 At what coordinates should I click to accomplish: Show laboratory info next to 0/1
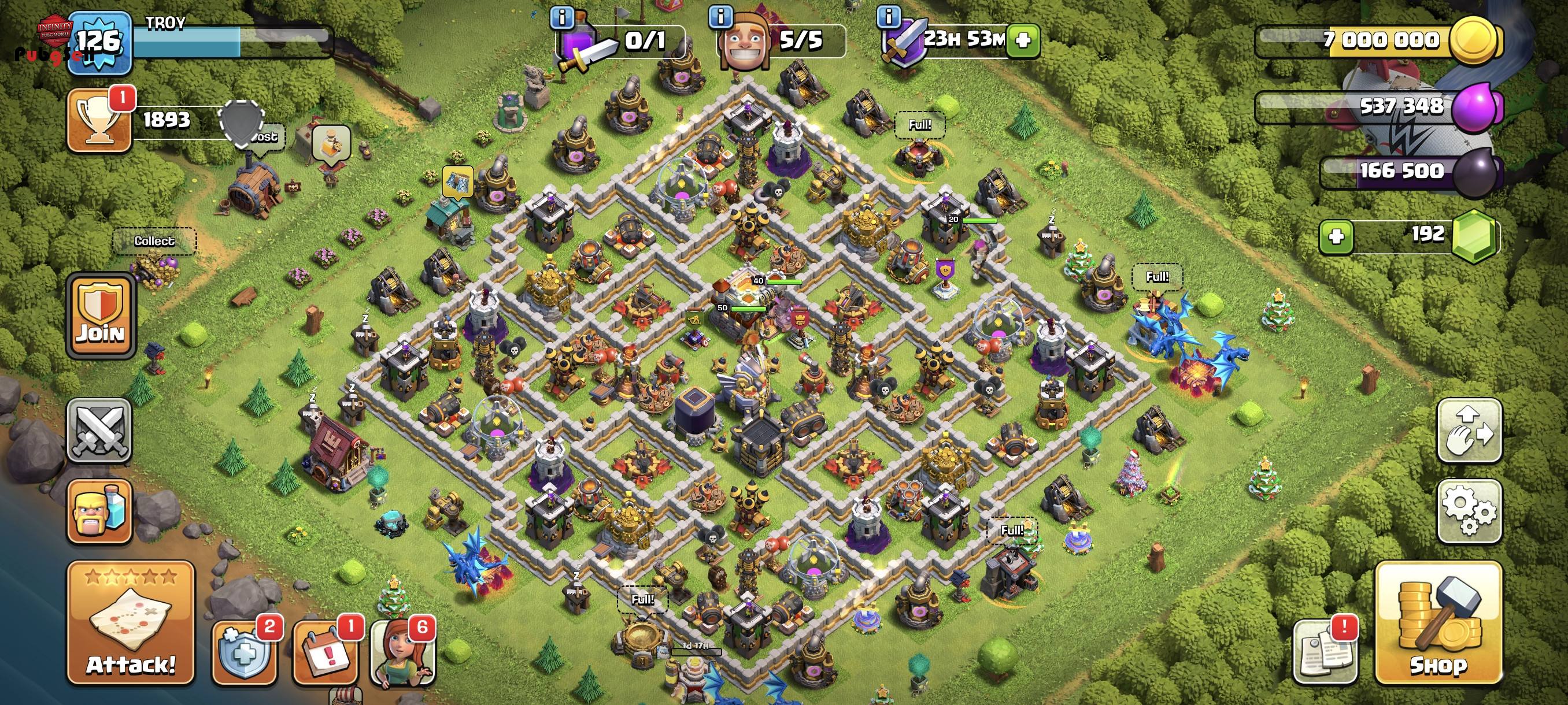[x=562, y=17]
